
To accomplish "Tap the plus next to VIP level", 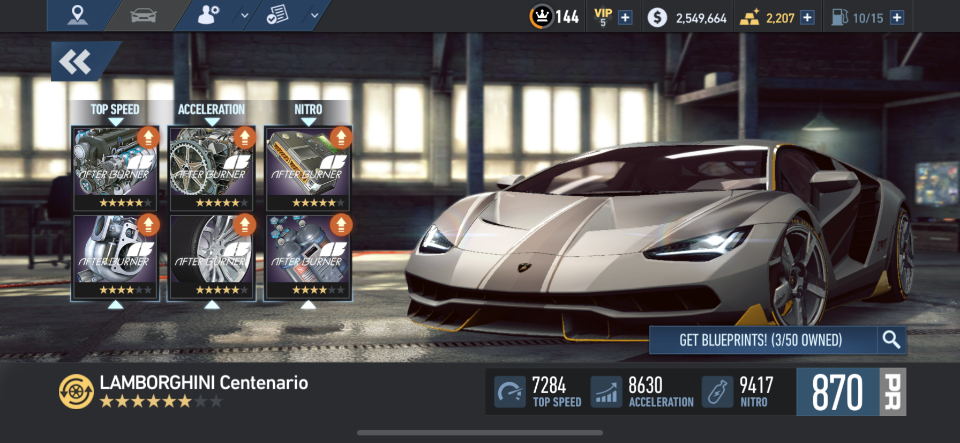I will pyautogui.click(x=625, y=17).
